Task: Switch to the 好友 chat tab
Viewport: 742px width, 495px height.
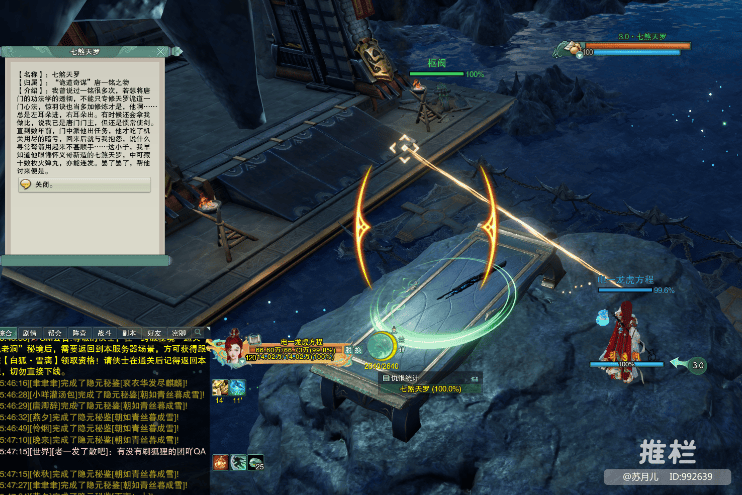Action: pos(153,332)
